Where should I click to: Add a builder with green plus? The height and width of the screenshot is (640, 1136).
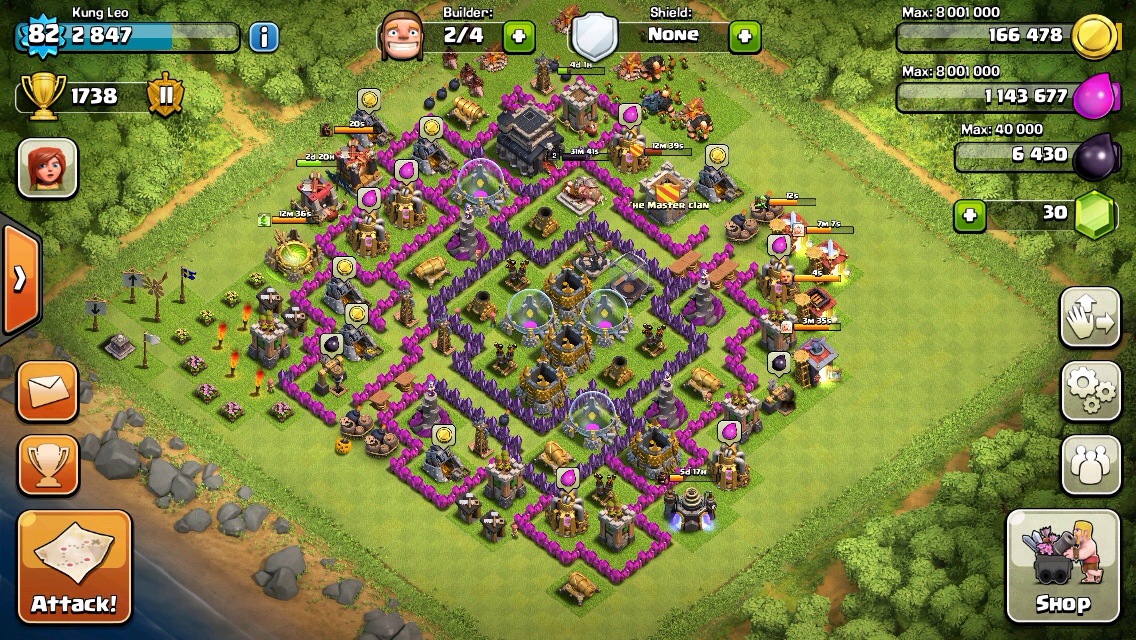518,37
